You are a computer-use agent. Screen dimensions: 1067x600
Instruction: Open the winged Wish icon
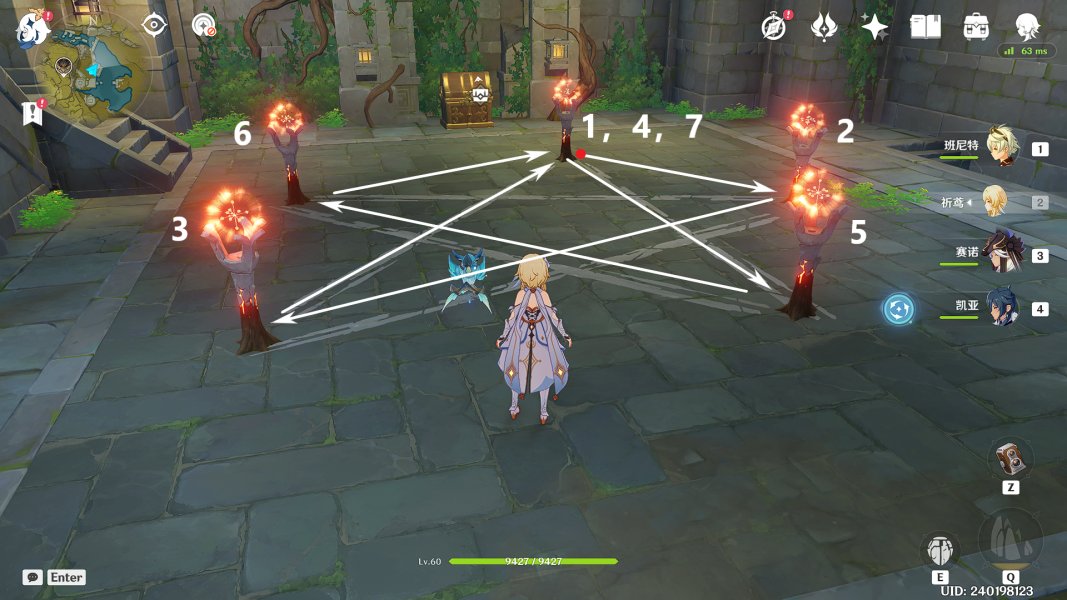click(x=824, y=27)
